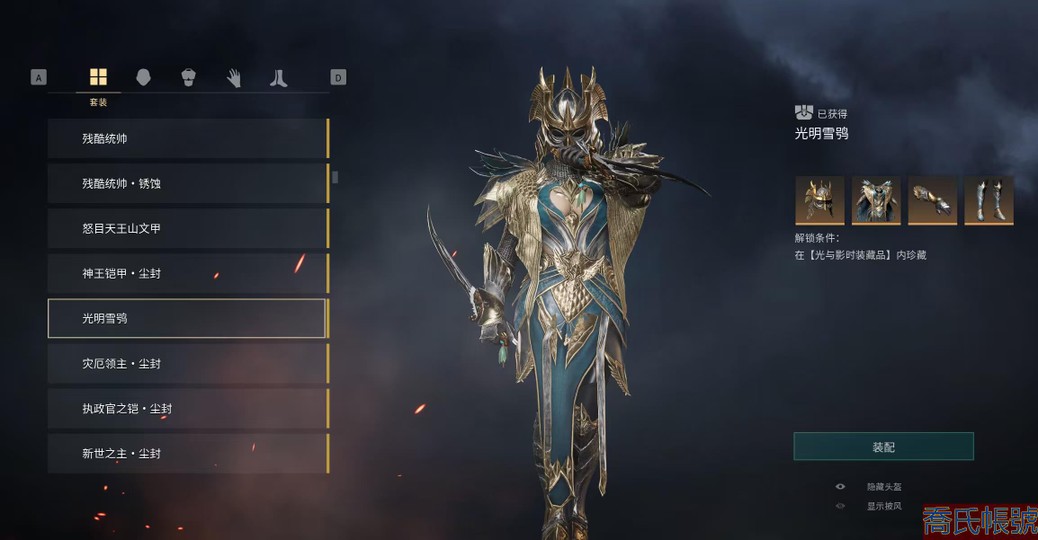Image resolution: width=1038 pixels, height=540 pixels.
Task: Switch to the gloves category tab
Action: (233, 78)
